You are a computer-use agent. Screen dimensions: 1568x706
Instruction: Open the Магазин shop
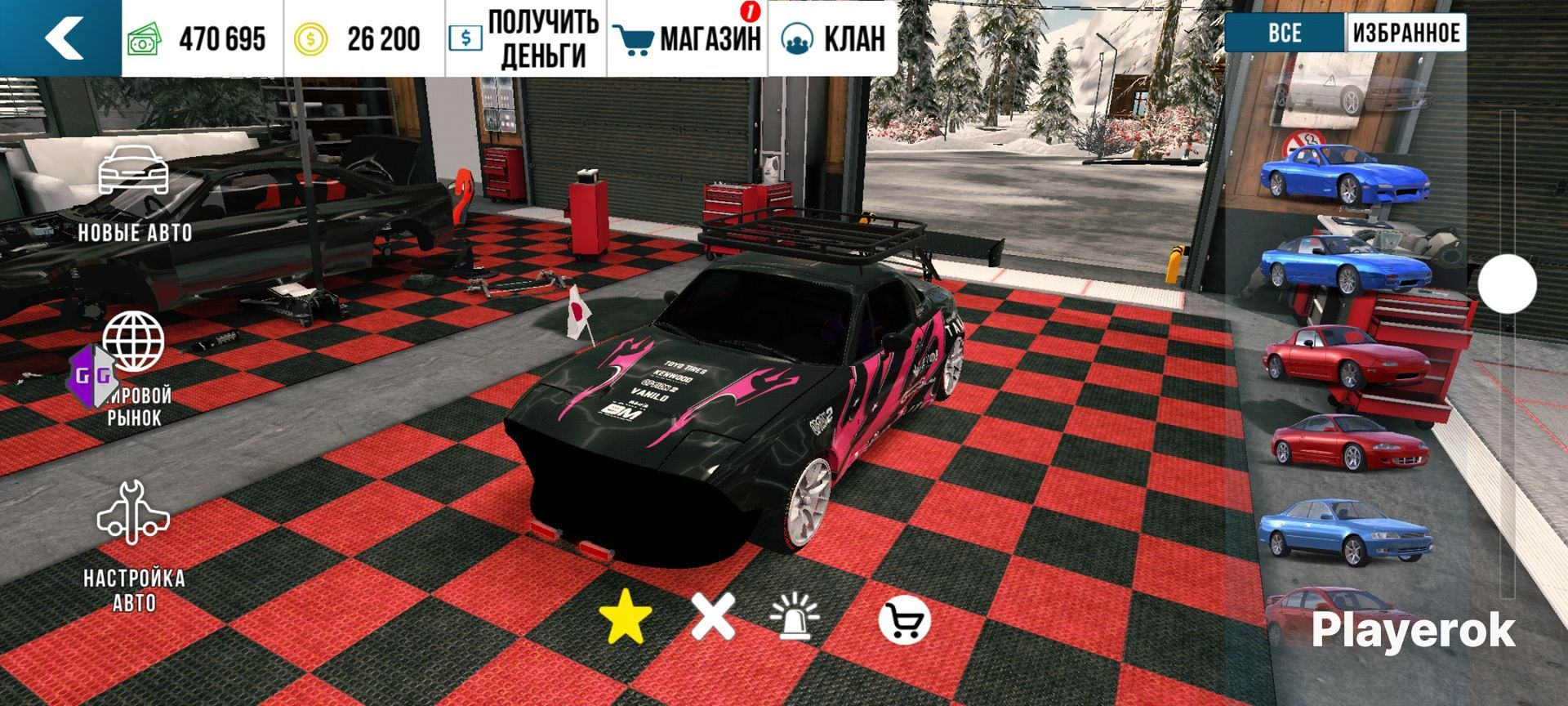click(688, 38)
